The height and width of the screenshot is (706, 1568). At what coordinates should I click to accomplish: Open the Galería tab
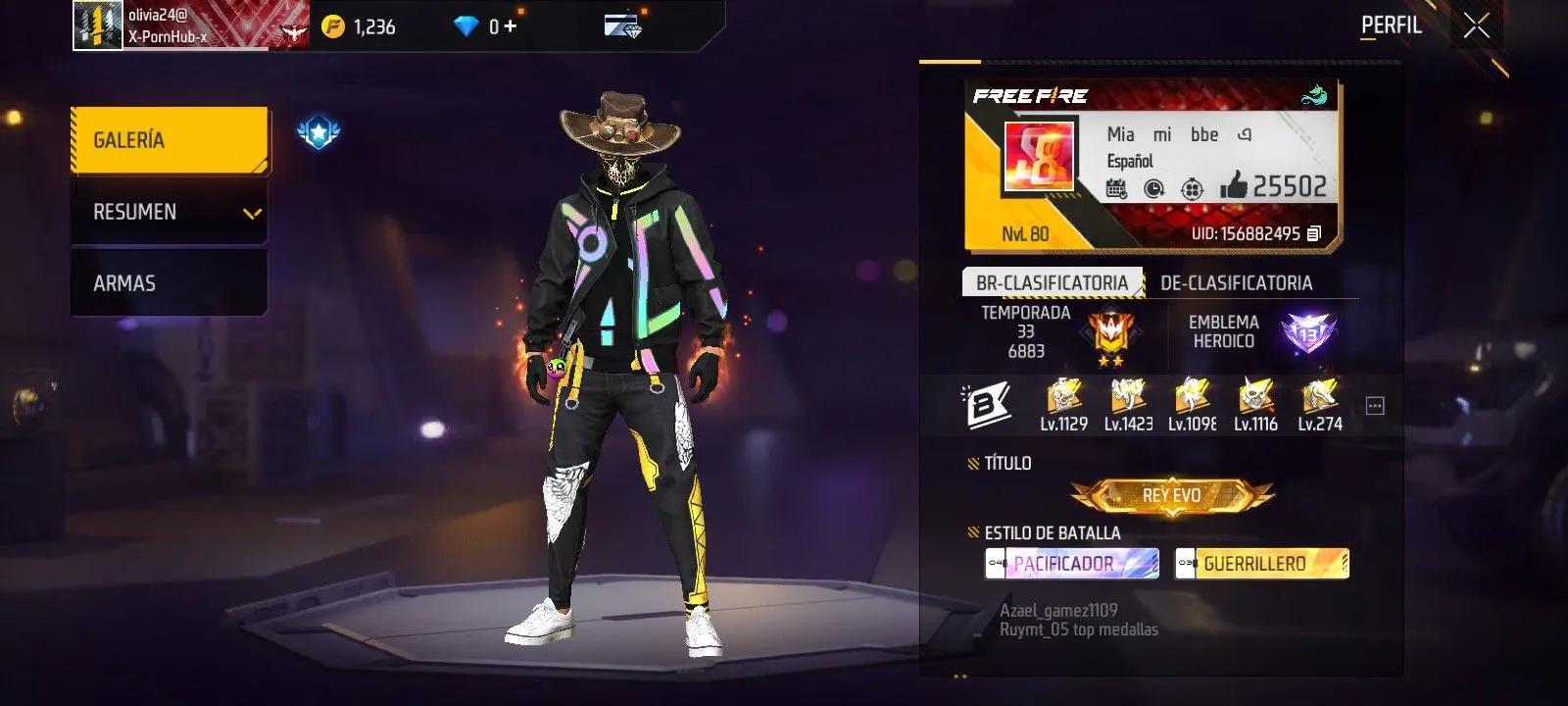pyautogui.click(x=169, y=140)
